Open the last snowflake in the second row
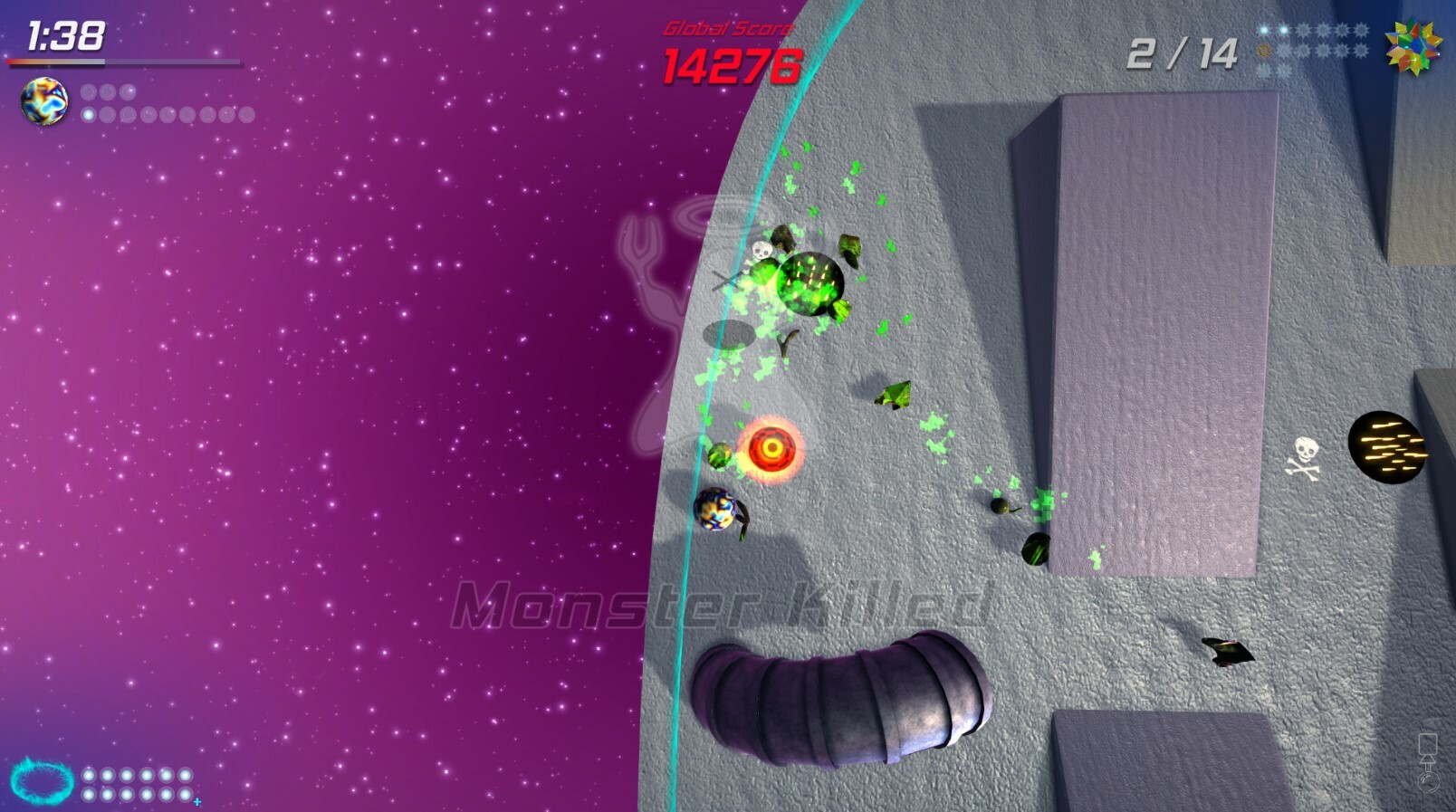This screenshot has height=812, width=1456. (x=1362, y=50)
